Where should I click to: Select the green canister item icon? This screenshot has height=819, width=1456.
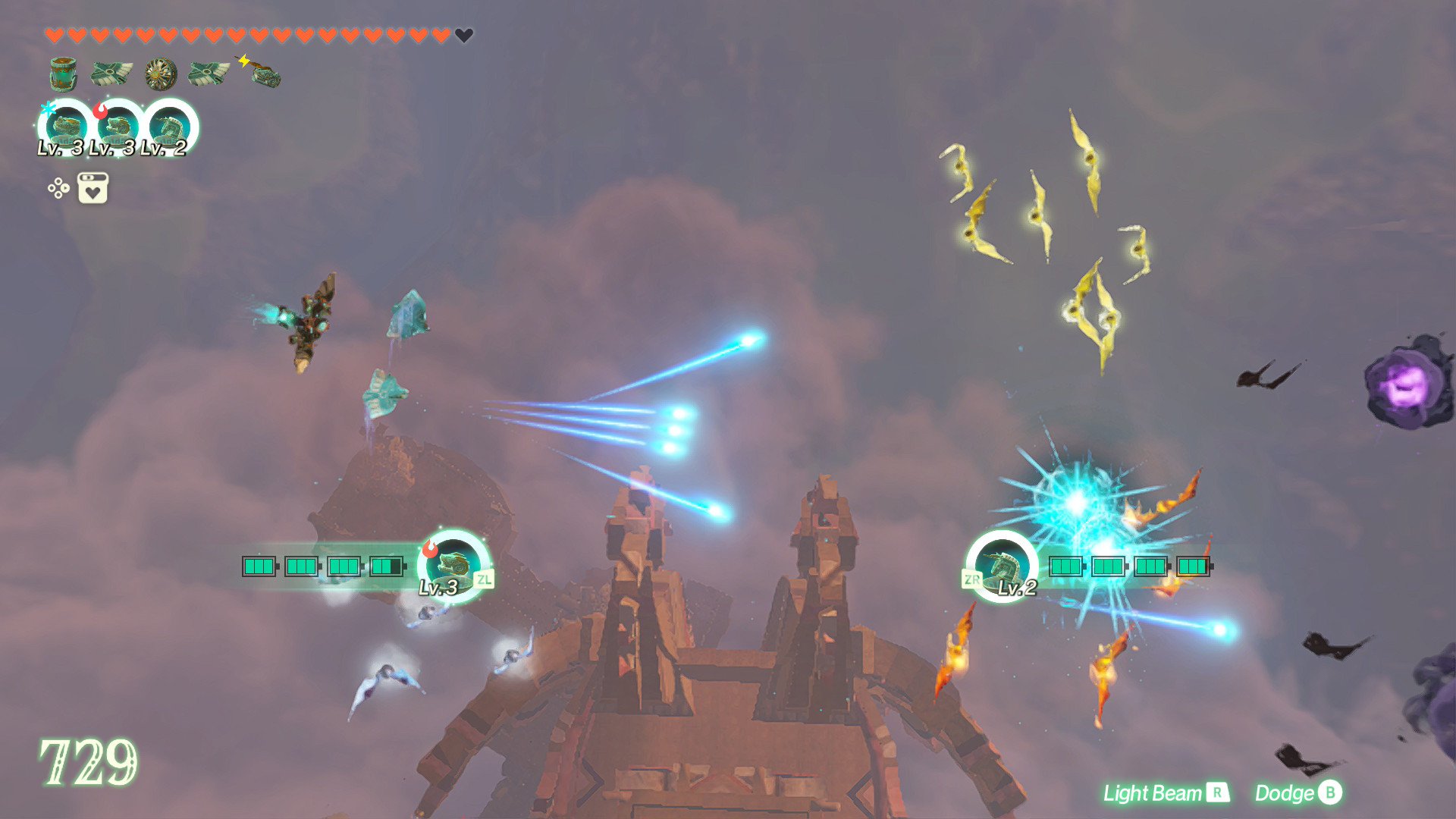coord(64,74)
